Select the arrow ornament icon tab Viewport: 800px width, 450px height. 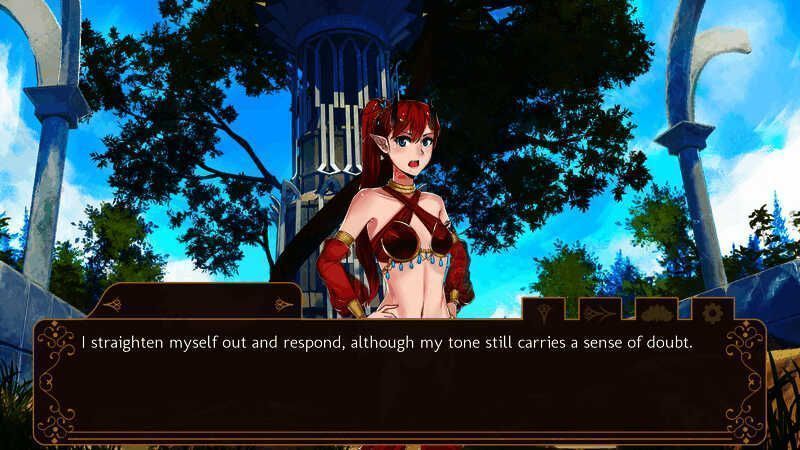coord(600,312)
